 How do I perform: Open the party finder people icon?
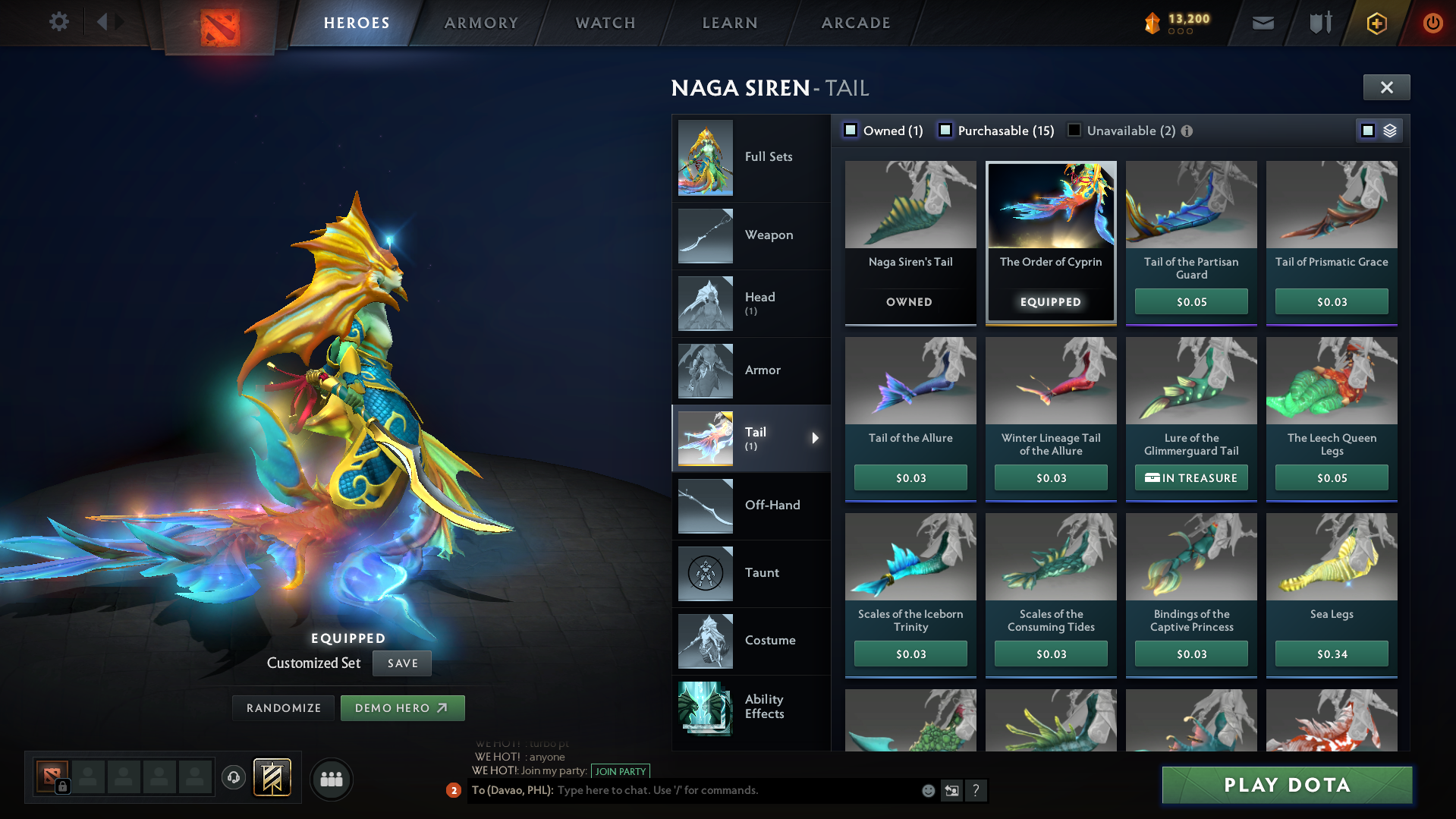[332, 779]
